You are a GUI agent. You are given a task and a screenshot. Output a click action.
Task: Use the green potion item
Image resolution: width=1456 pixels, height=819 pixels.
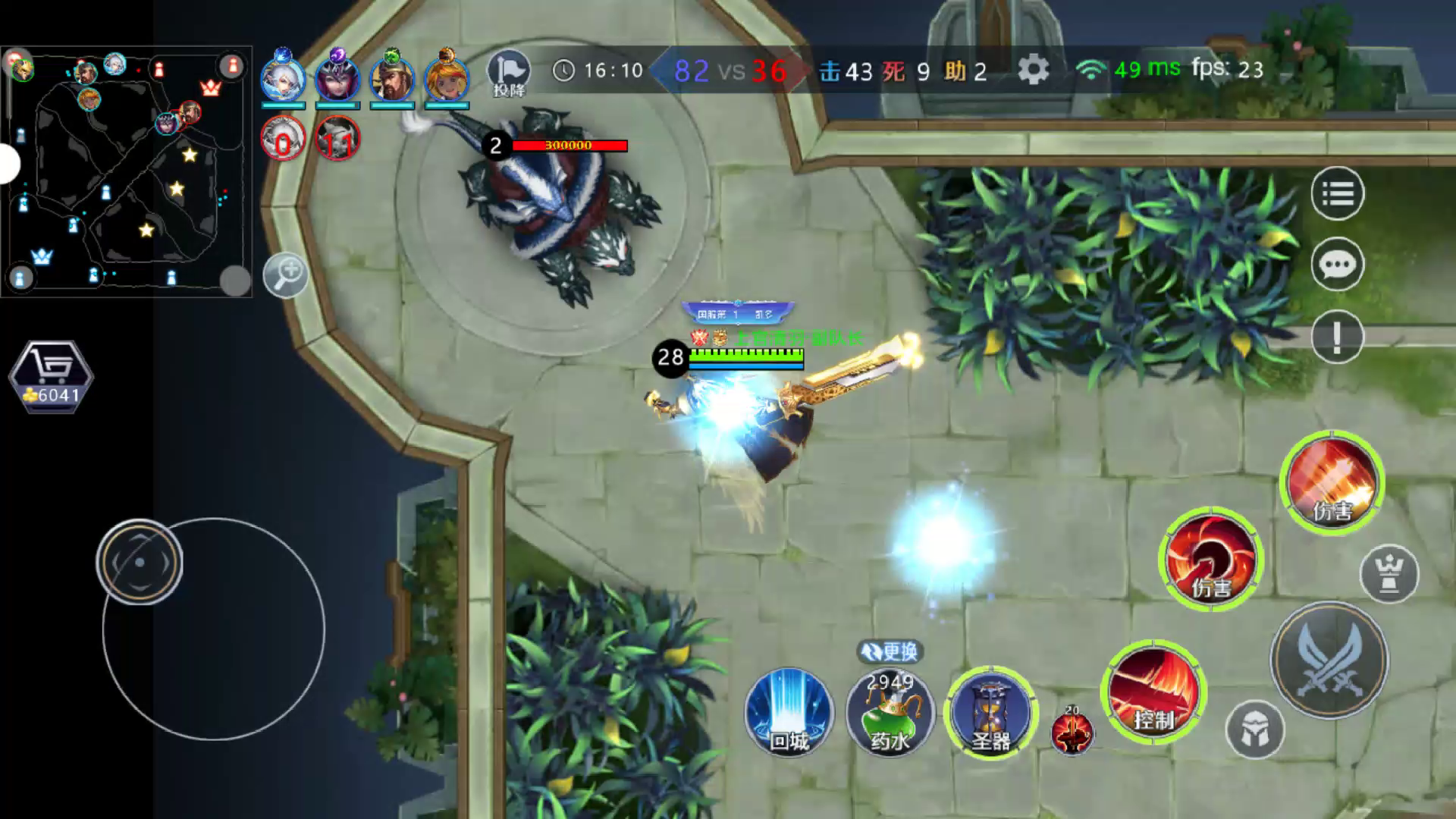coord(890,714)
